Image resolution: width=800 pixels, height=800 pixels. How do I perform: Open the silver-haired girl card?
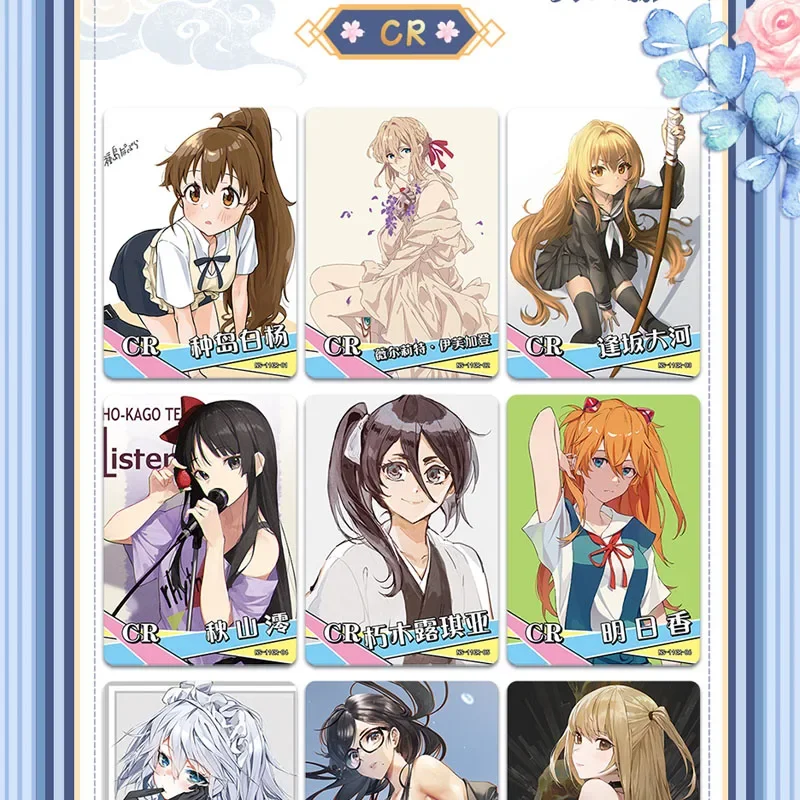click(200, 740)
